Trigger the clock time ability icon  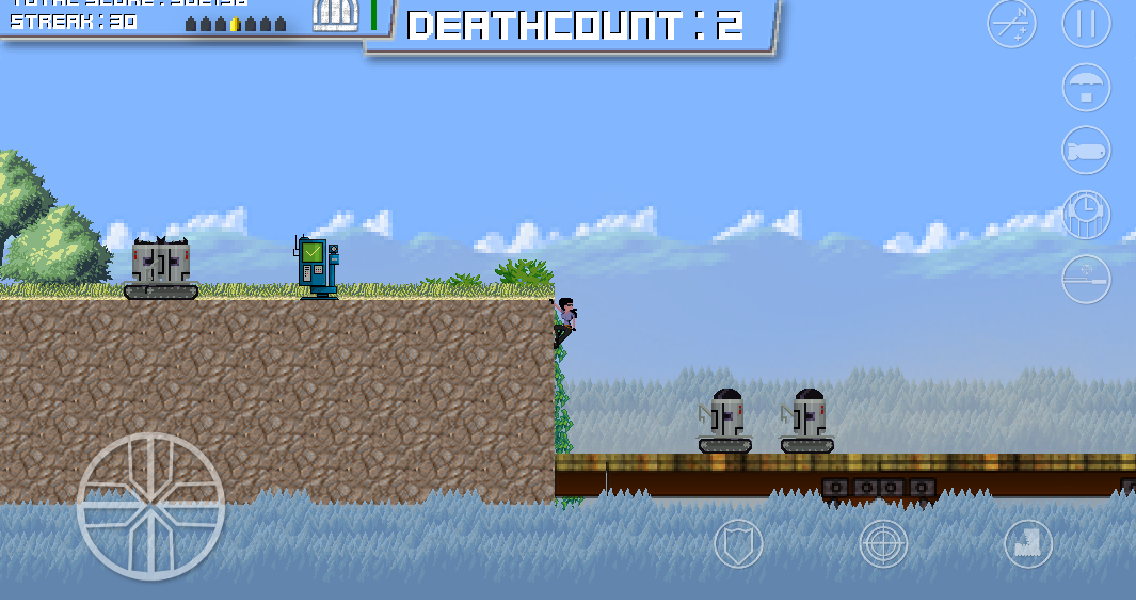(1086, 214)
